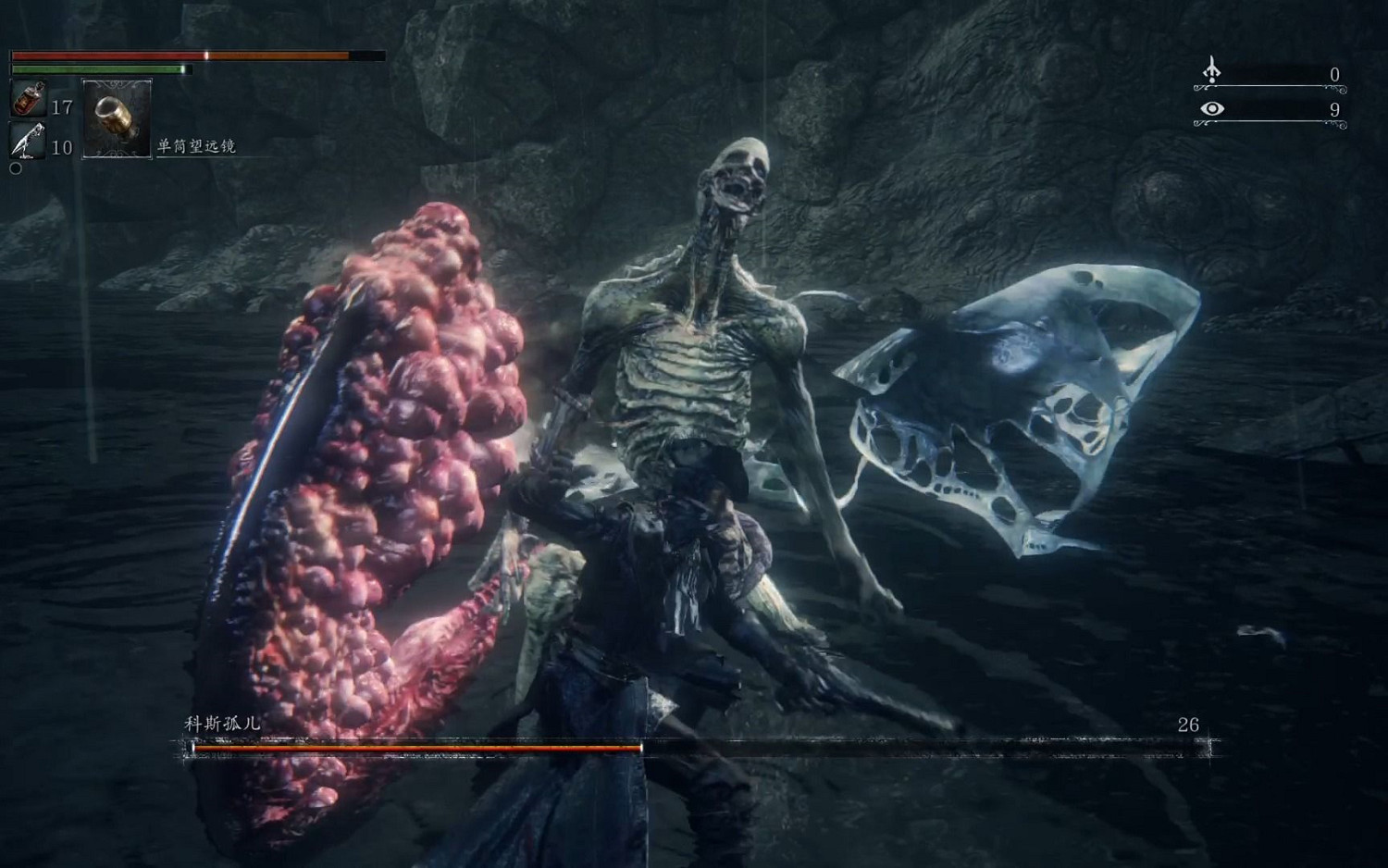This screenshot has height=868, width=1388.
Task: Use the monocular quick item slot
Action: (117, 119)
